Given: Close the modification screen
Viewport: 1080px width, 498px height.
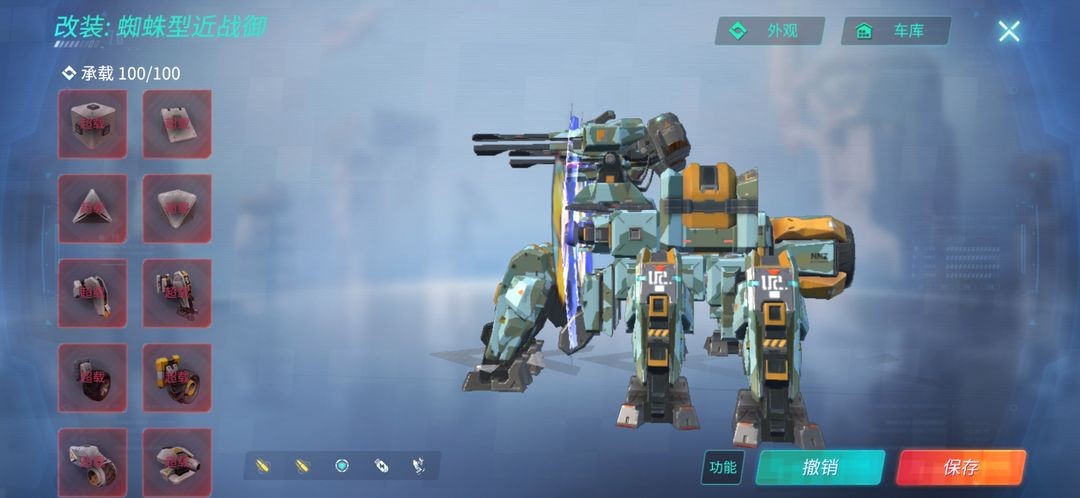Looking at the screenshot, I should click(1009, 31).
